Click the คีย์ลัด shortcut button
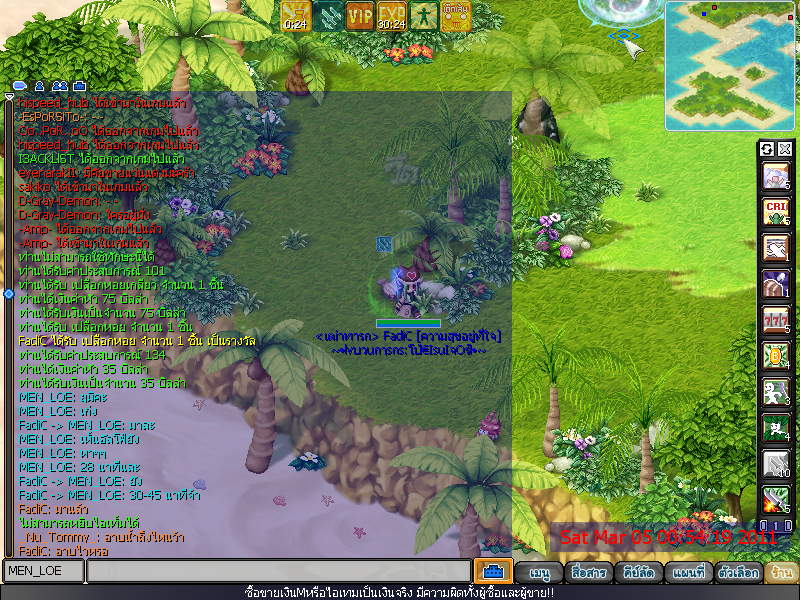This screenshot has height=600, width=800. 638,573
